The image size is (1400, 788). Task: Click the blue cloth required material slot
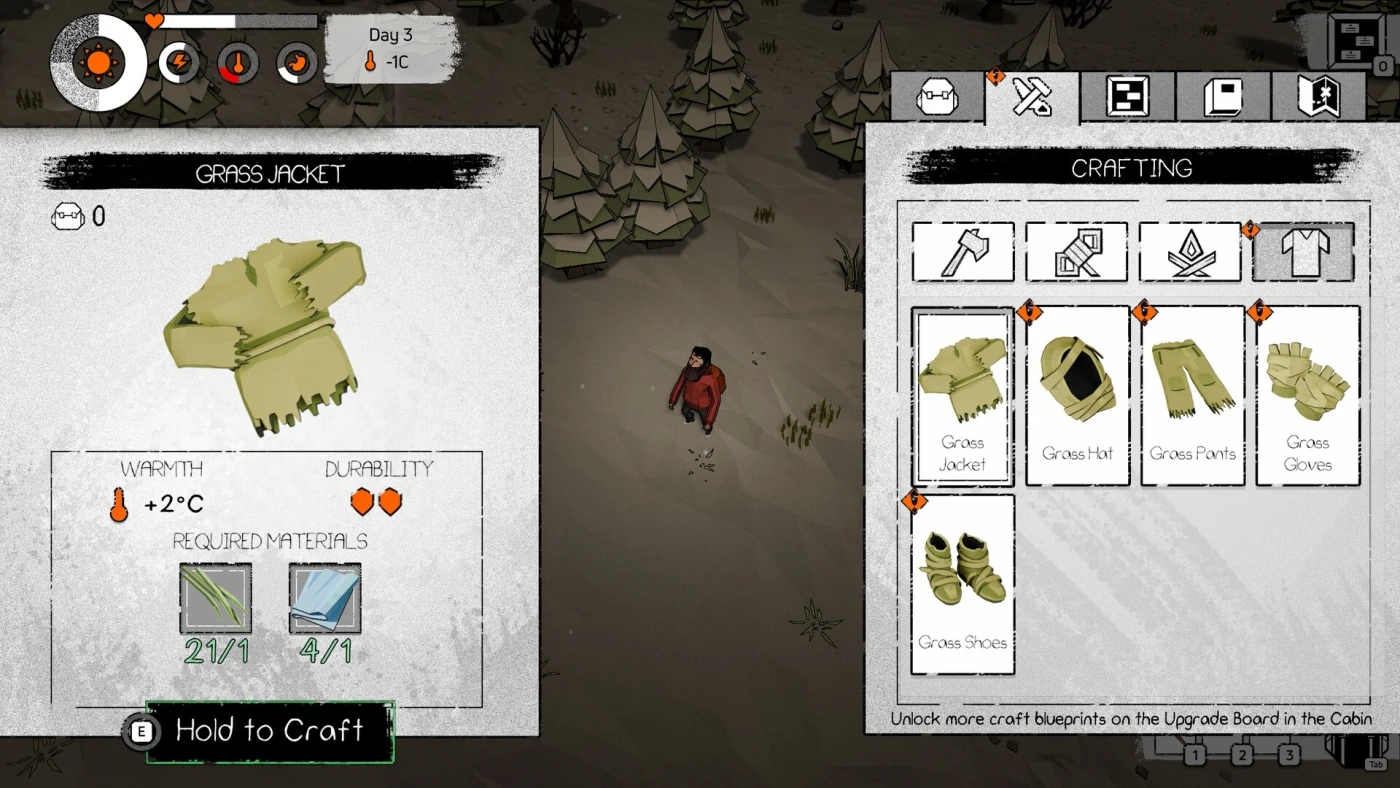pos(325,598)
